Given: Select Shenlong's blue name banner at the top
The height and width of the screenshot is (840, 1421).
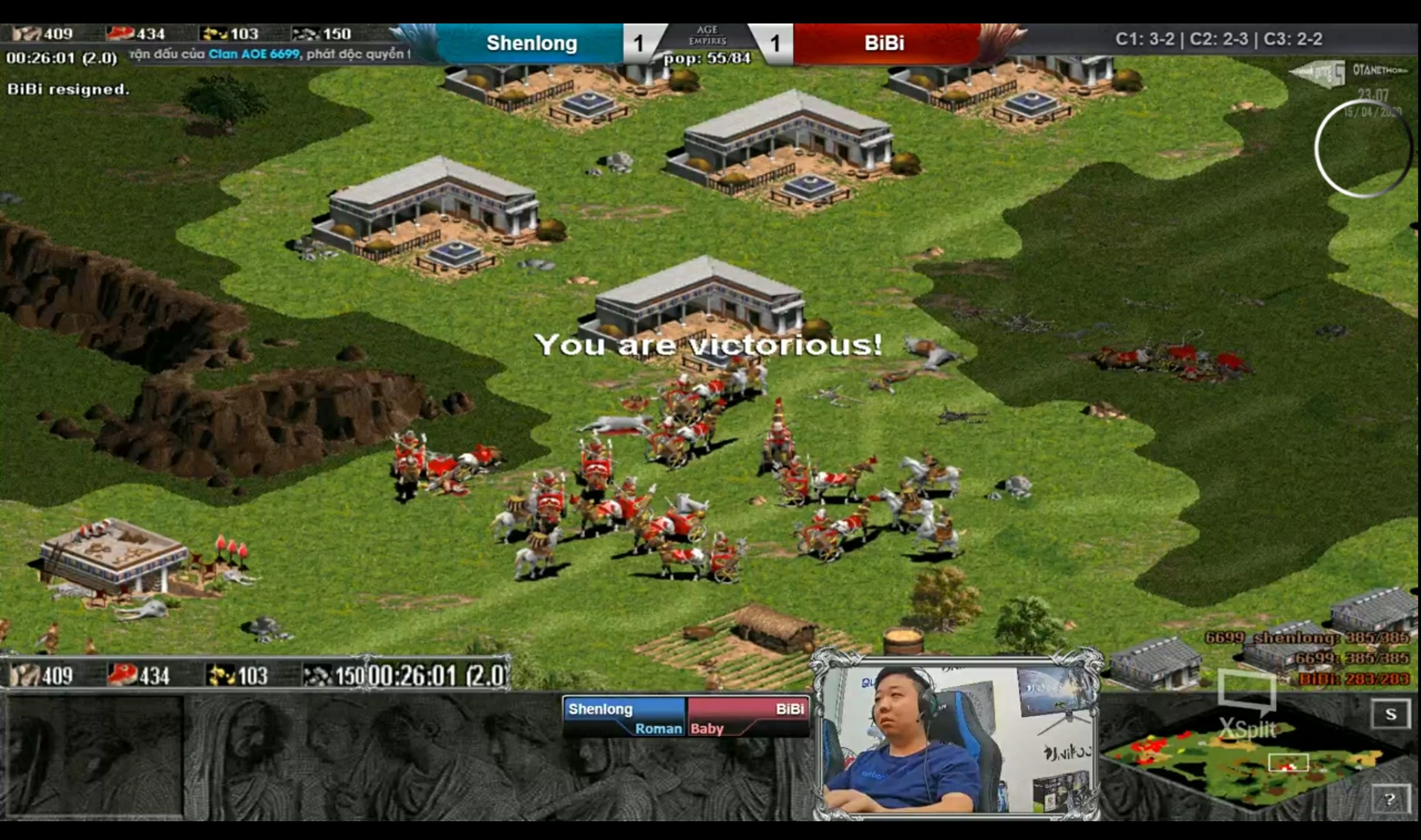Looking at the screenshot, I should click(531, 43).
